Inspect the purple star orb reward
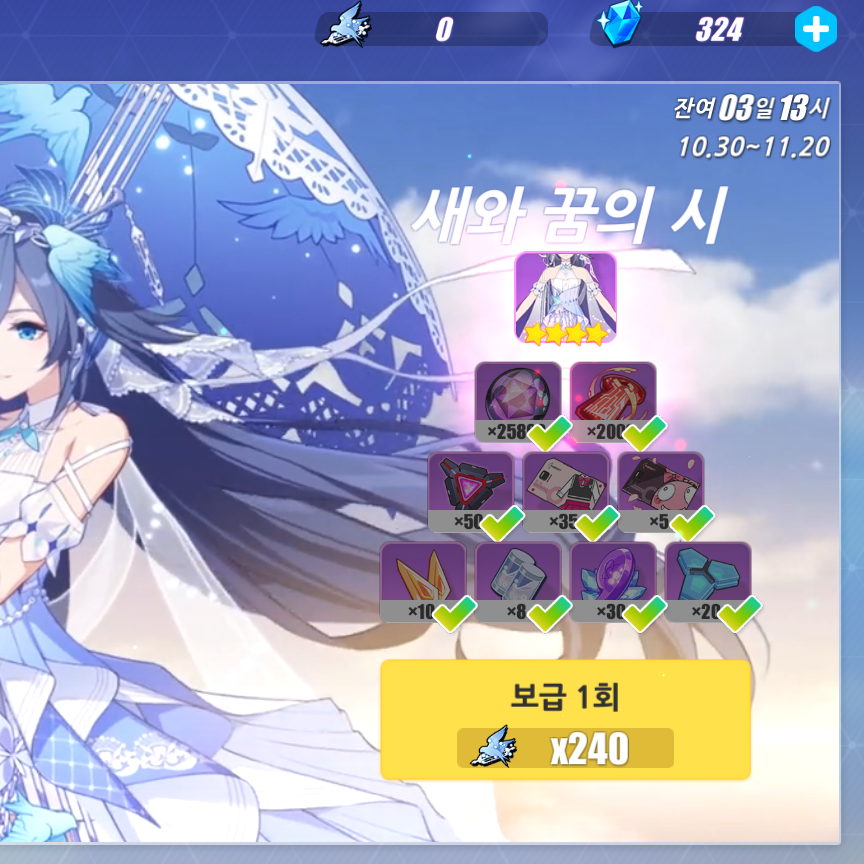 click(517, 400)
